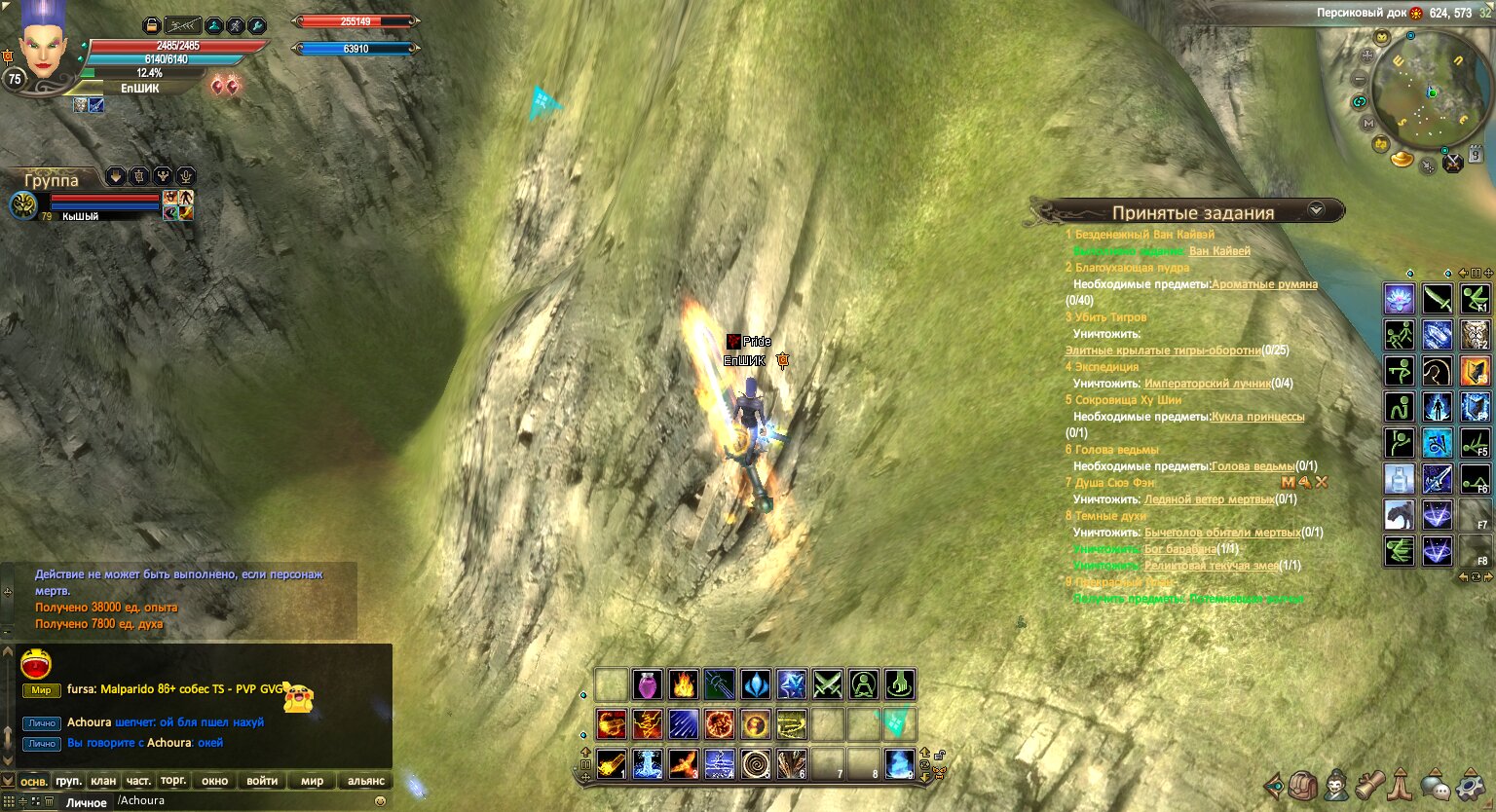Activate the flame skill icon
Screen dimensions: 1496x812
click(683, 685)
